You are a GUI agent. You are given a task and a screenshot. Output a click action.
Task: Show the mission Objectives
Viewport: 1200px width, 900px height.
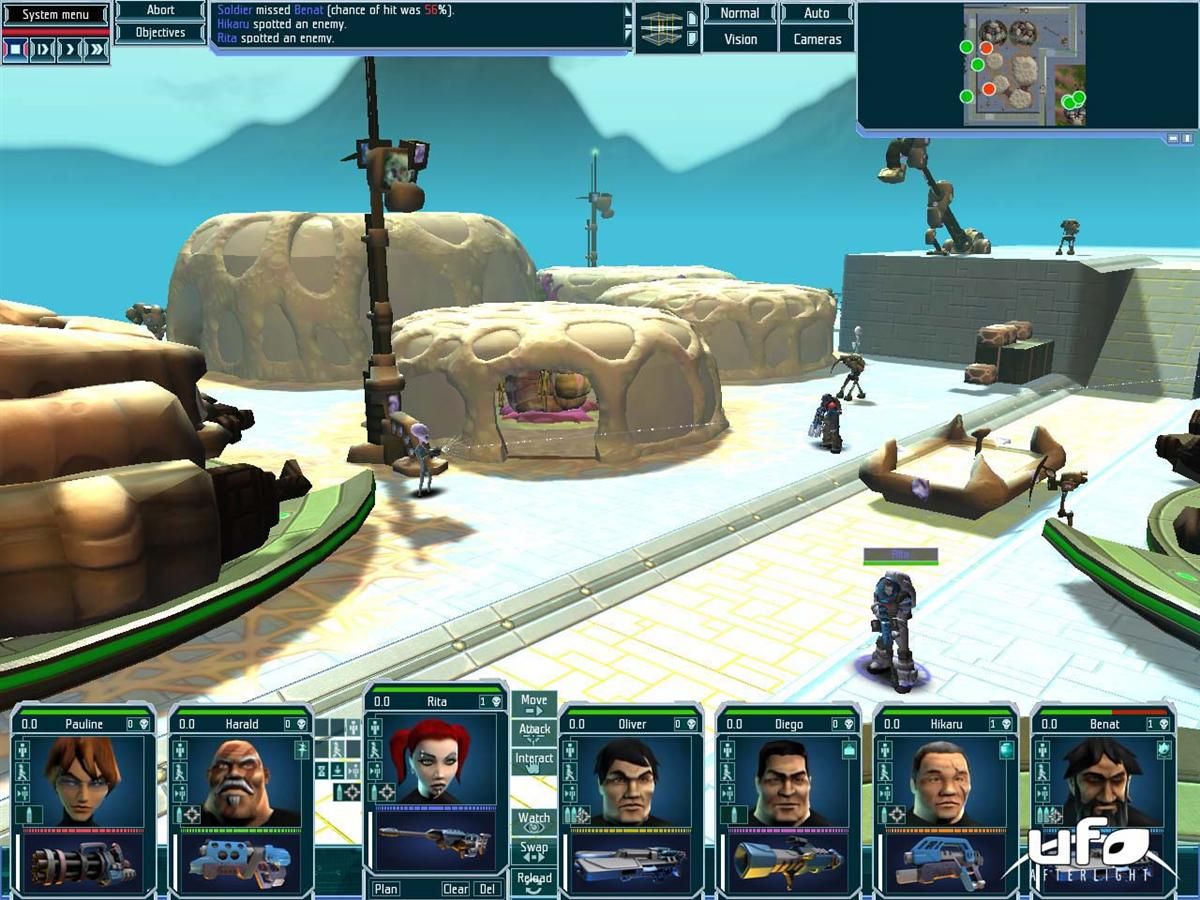(x=160, y=32)
